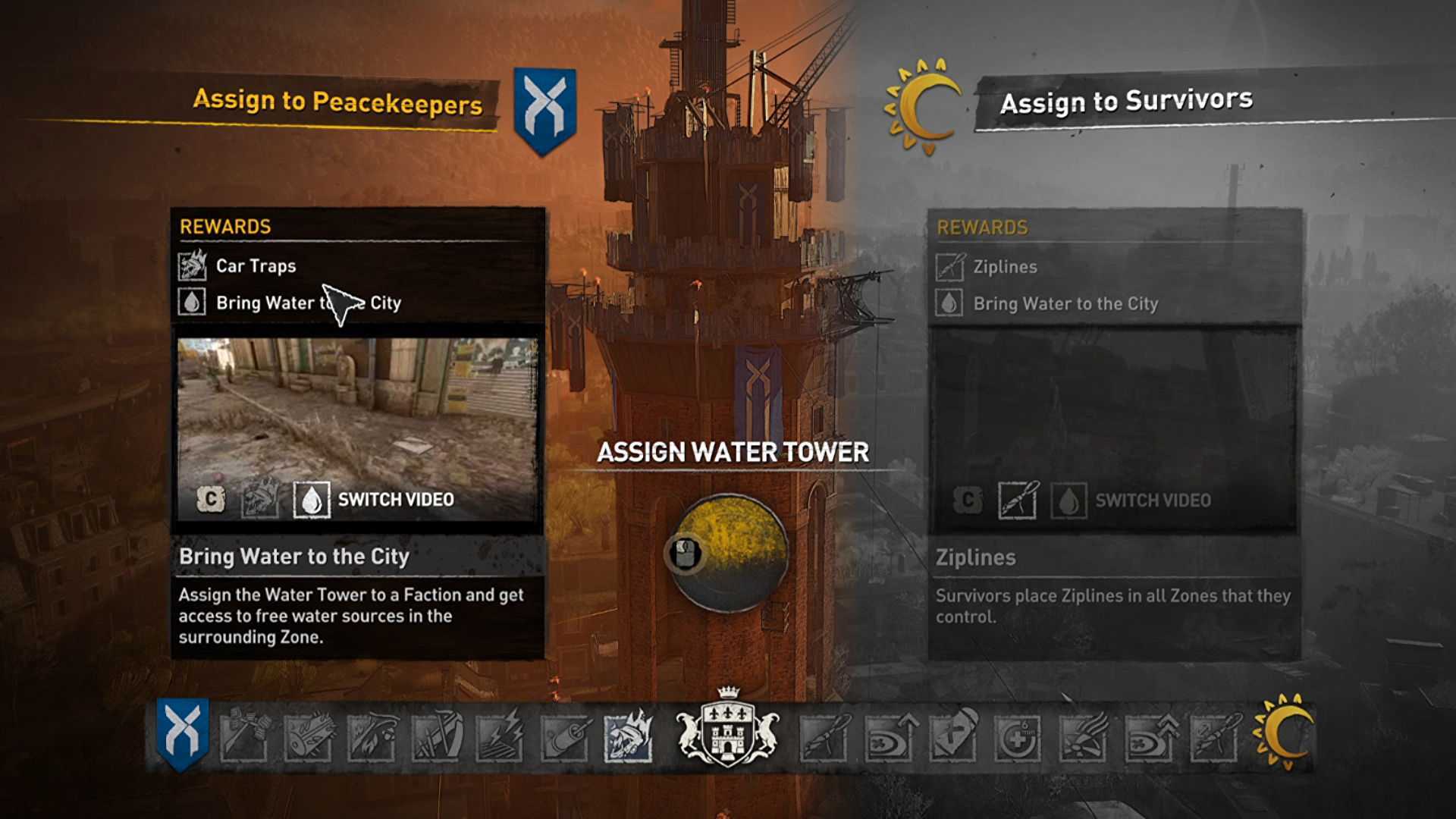1456x819 pixels.
Task: Show the Car Traps video in Peacekeepers panel
Action: pos(259,500)
